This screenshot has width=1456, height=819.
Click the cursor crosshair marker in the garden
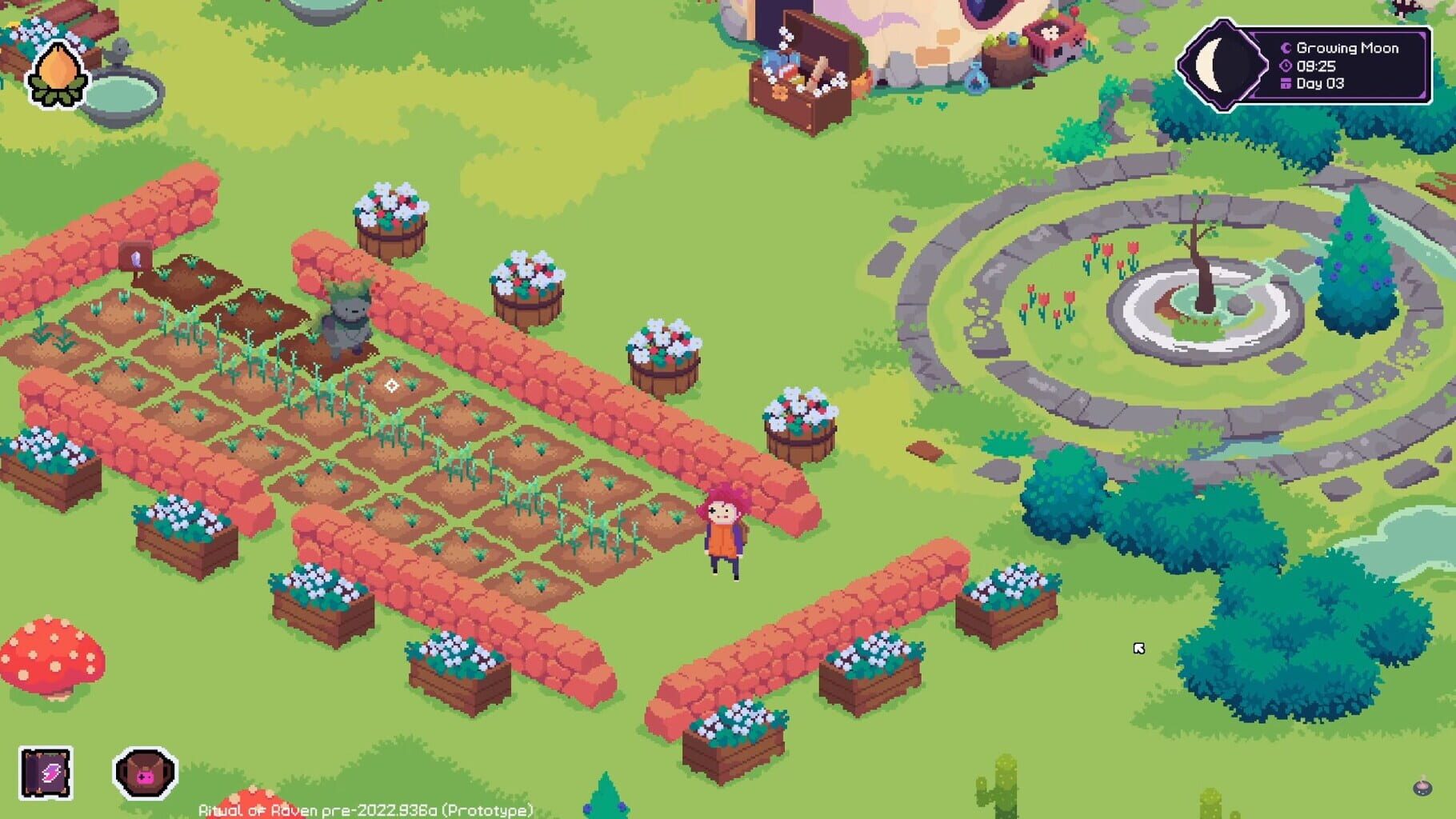tap(391, 385)
